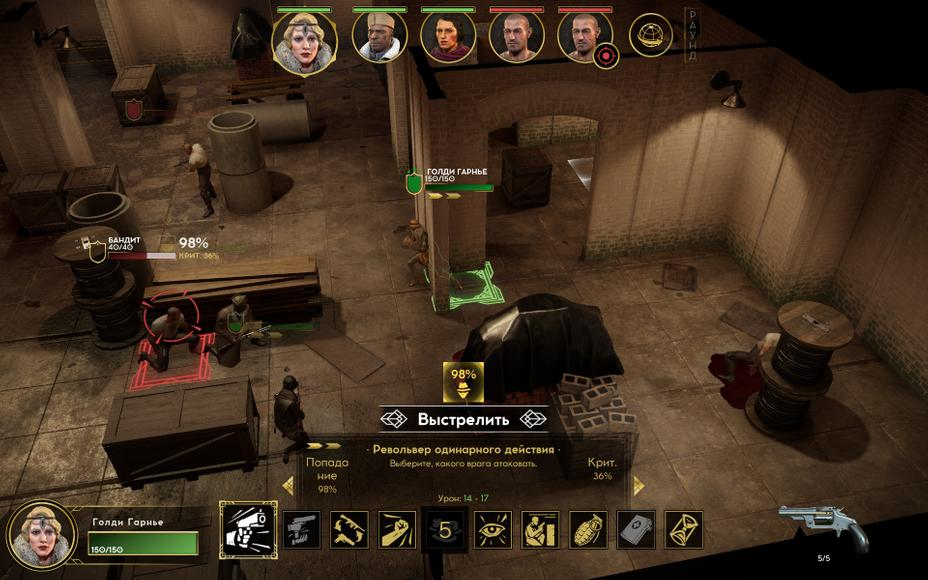Click the ability slot showing number 5
Image resolution: width=928 pixels, height=580 pixels.
(445, 530)
